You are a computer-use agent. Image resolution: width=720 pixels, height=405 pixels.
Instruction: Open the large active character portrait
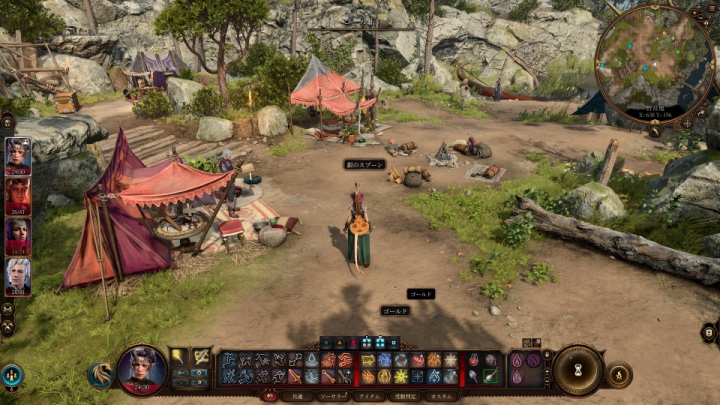[x=142, y=368]
